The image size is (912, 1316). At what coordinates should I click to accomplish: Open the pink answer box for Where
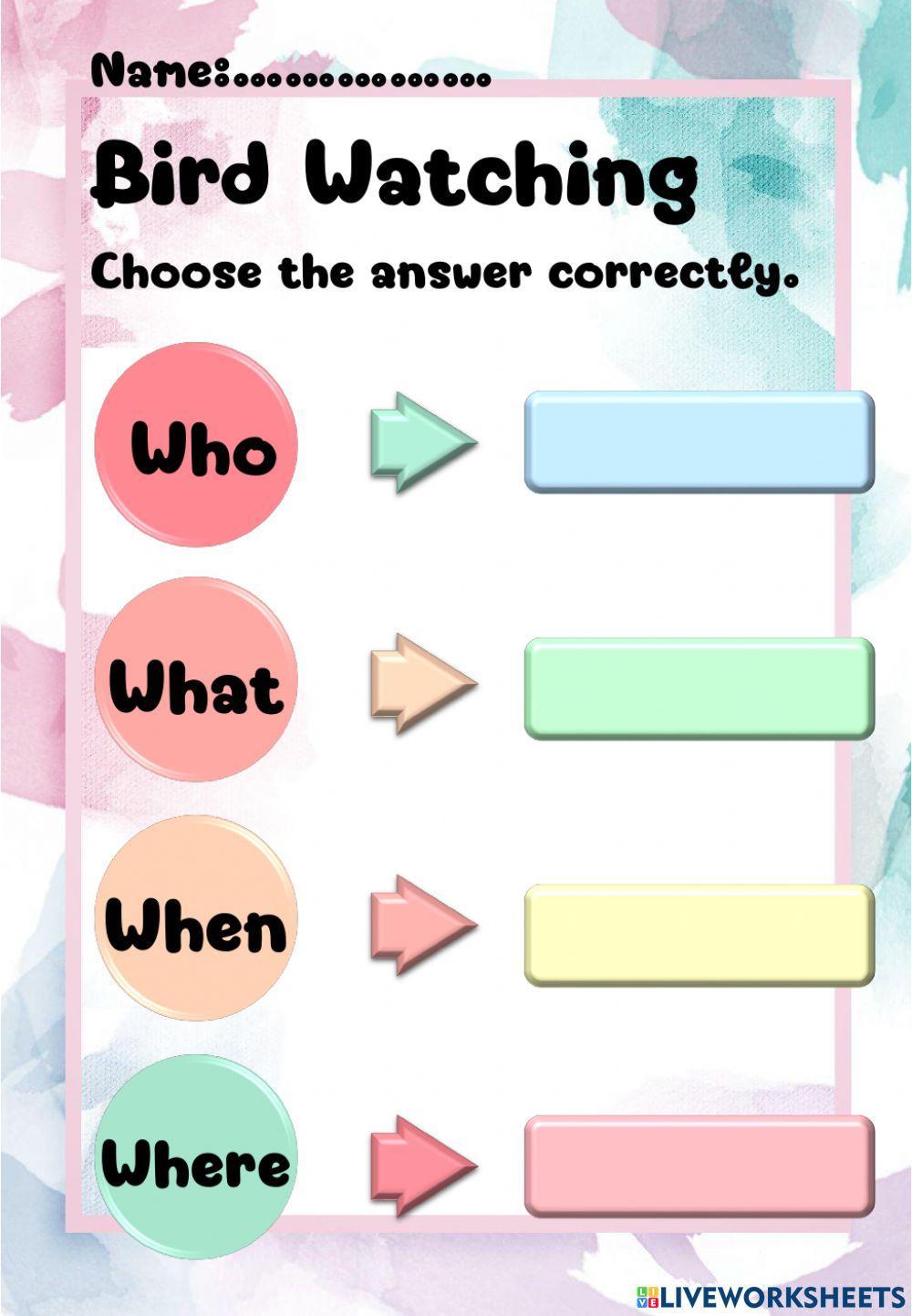tap(700, 1166)
